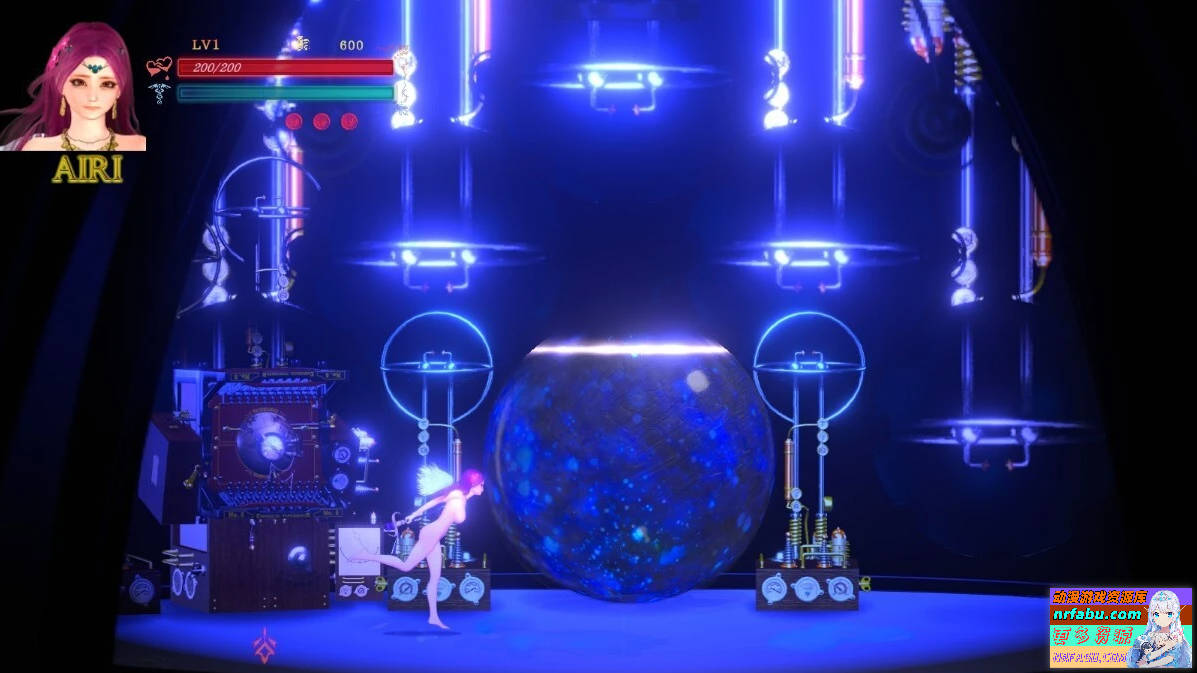This screenshot has width=1197, height=673.
Task: Open the nrfabu.com watermark banner
Action: tap(1120, 627)
